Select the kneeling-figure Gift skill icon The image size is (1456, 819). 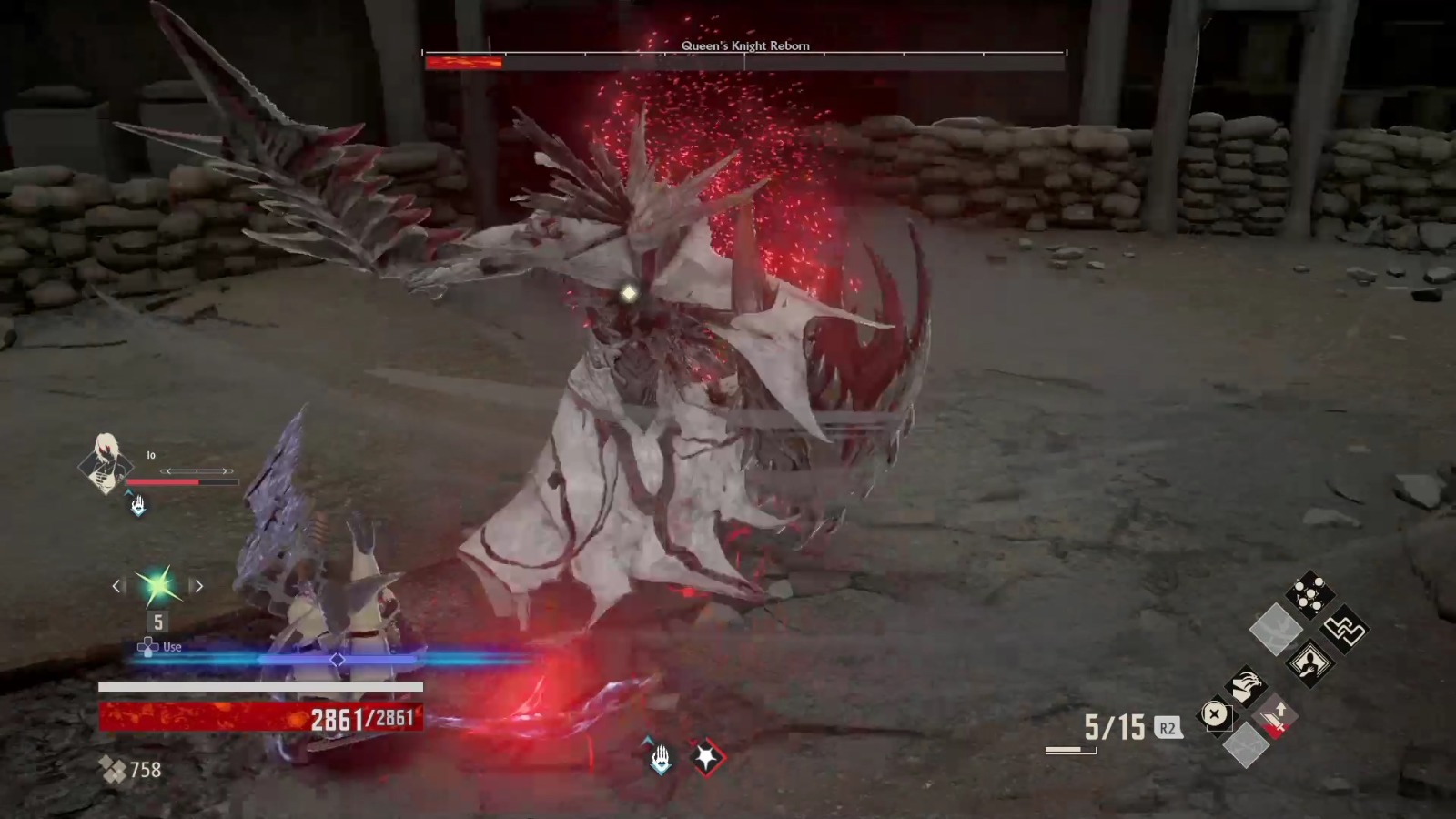(x=1309, y=662)
